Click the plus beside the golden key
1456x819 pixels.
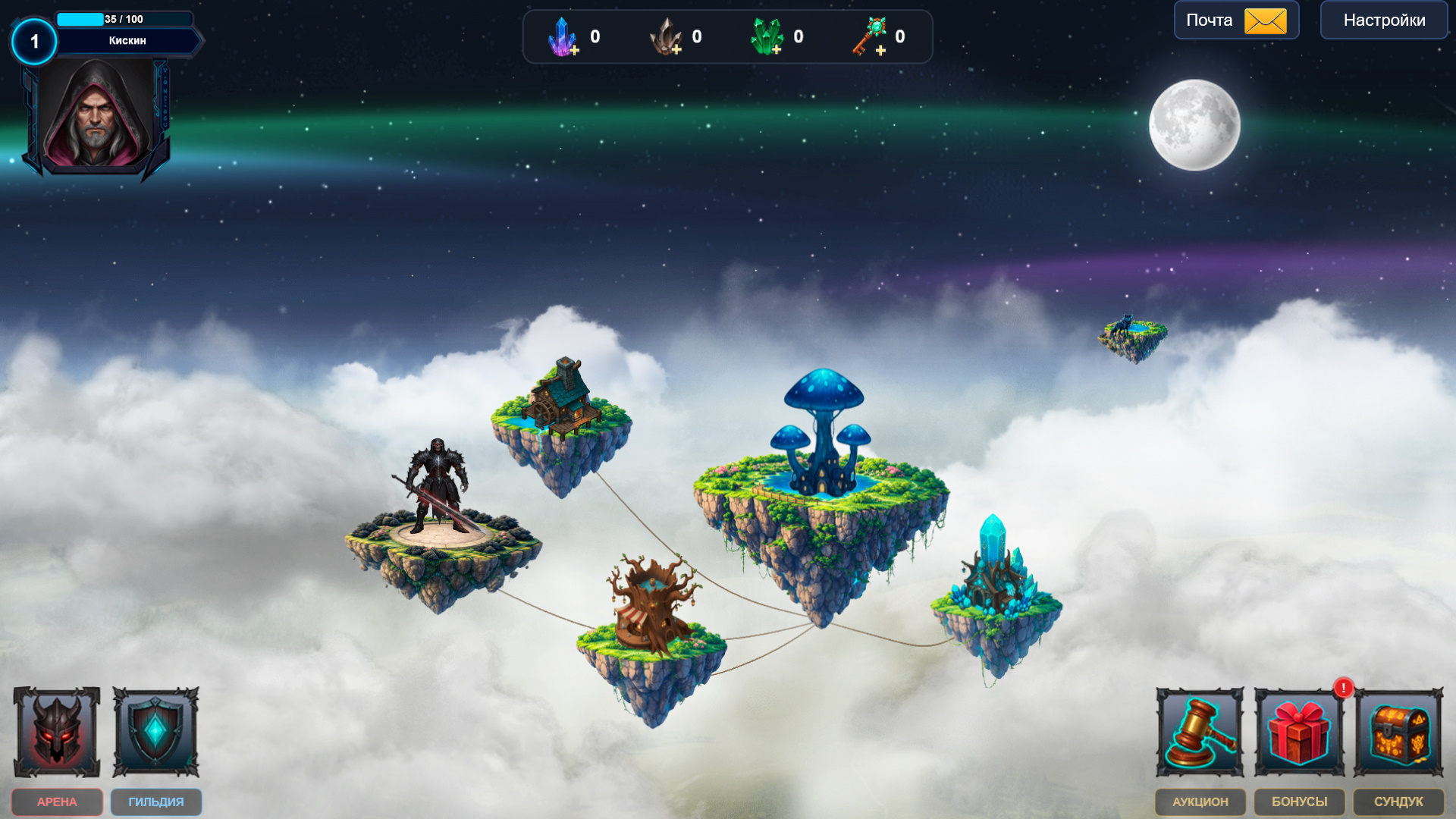pyautogui.click(x=880, y=52)
